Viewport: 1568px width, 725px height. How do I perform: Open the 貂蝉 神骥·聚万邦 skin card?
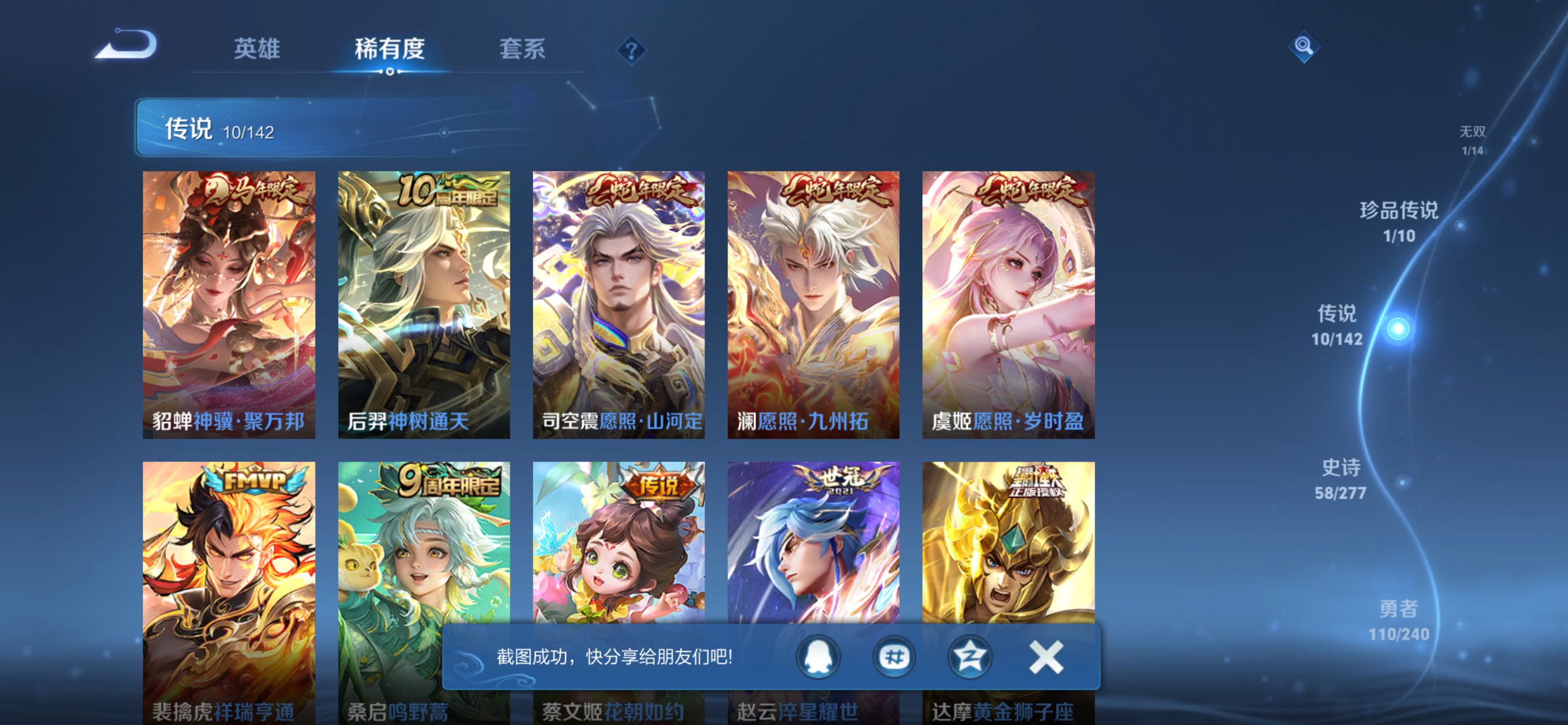click(x=228, y=304)
